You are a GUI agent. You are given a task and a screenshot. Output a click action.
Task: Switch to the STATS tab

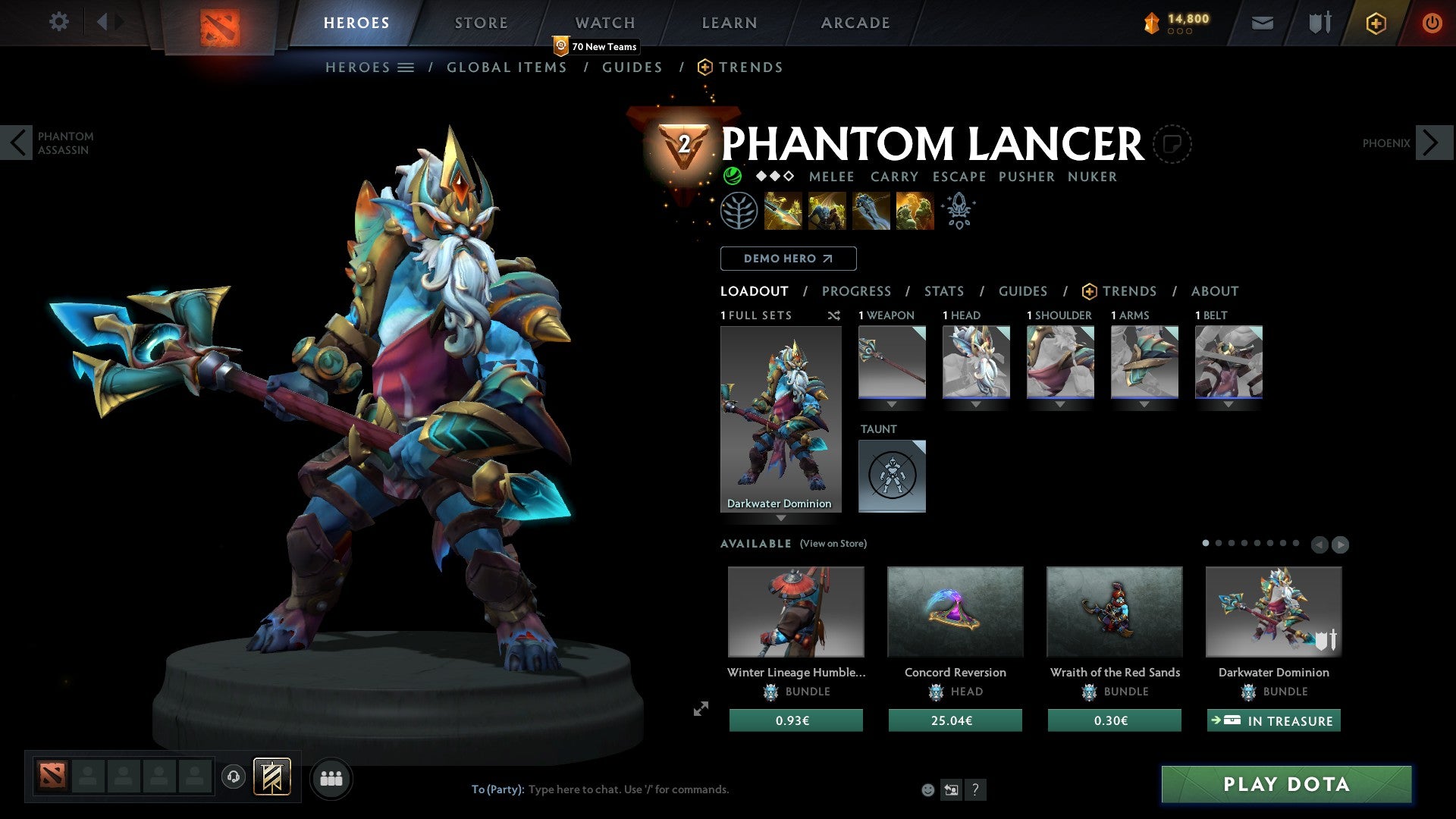coord(943,290)
